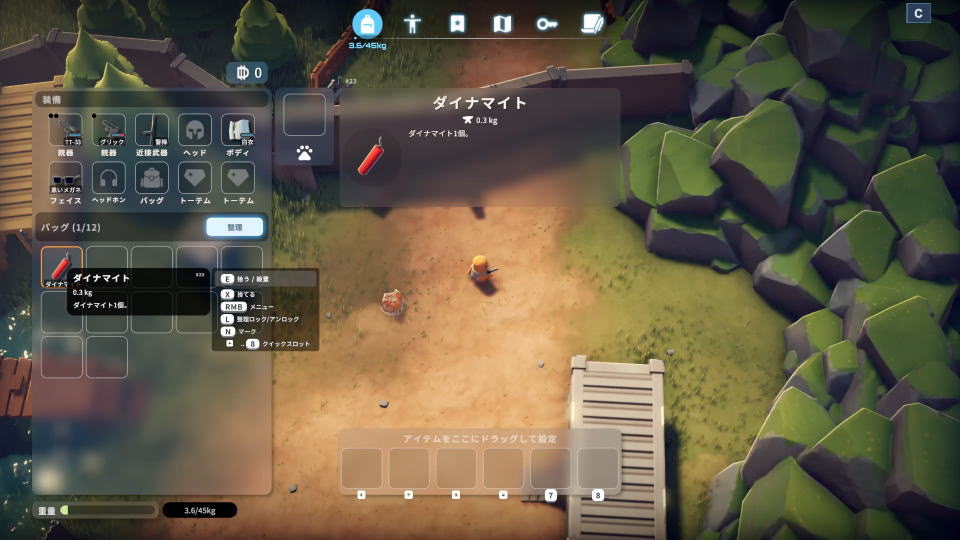Sort the bag with the 整理 button
Viewport: 960px width, 540px height.
235,227
